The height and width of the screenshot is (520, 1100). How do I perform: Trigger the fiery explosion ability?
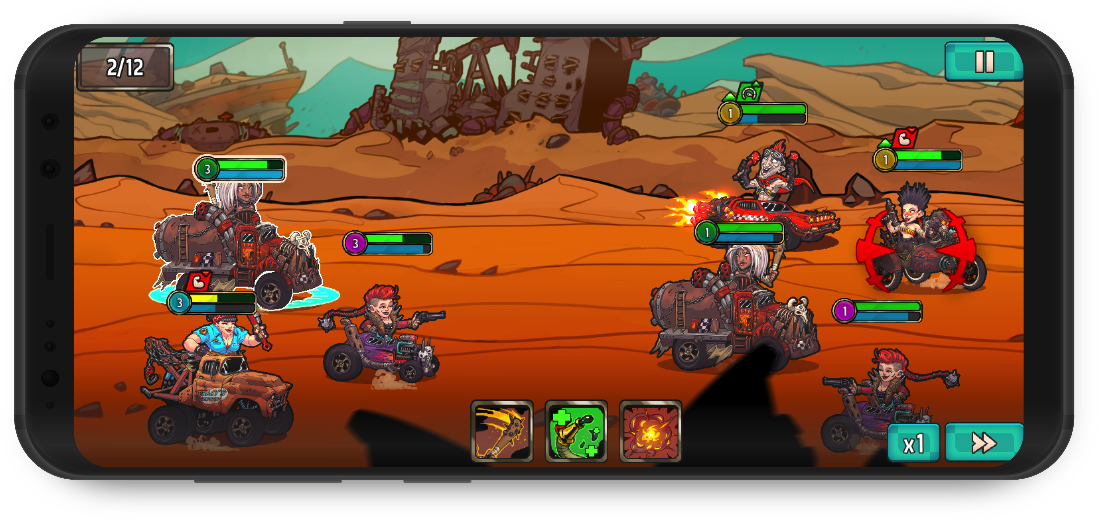[650, 431]
